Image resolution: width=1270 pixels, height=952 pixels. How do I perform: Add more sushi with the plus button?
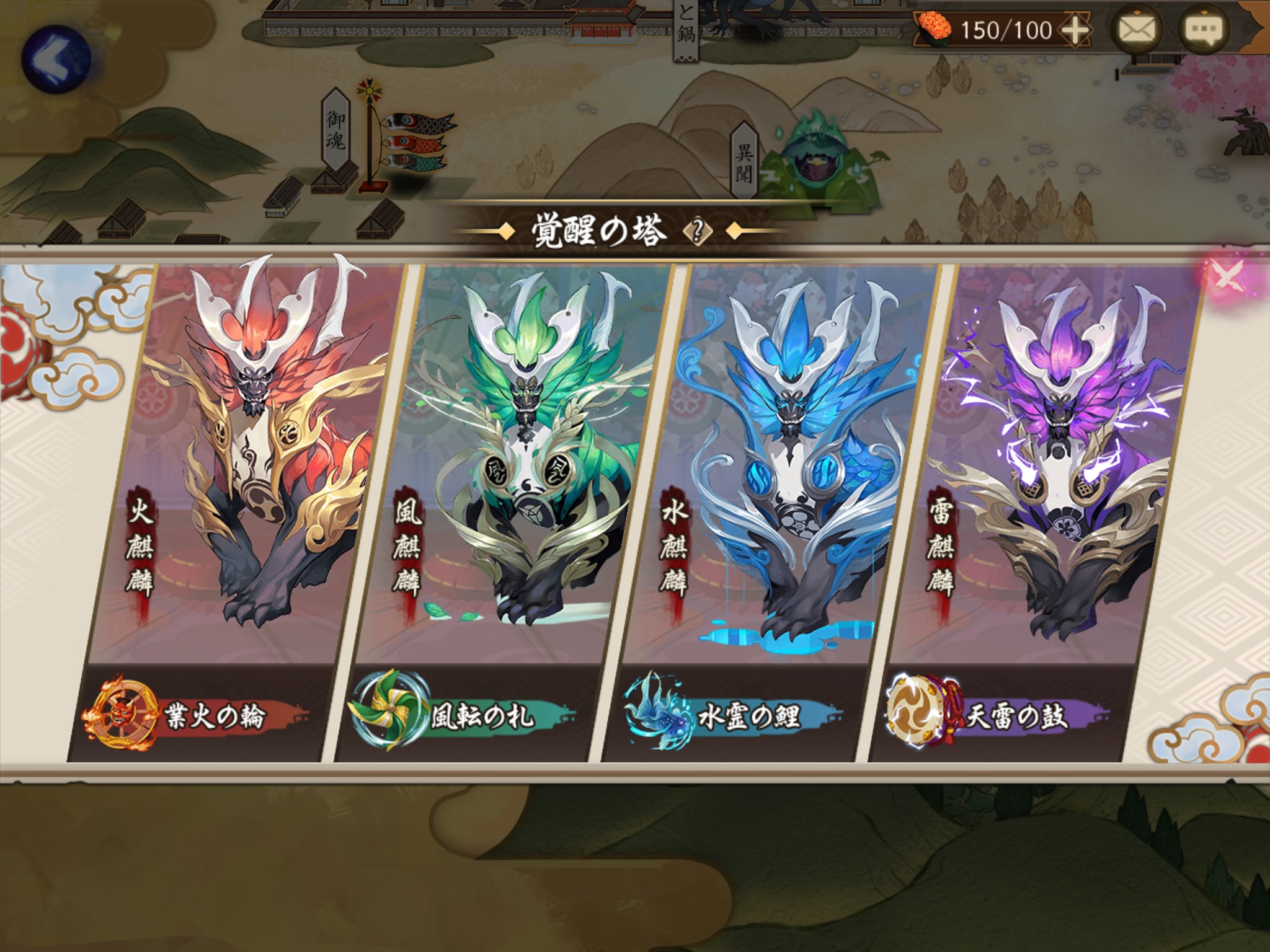(1076, 30)
